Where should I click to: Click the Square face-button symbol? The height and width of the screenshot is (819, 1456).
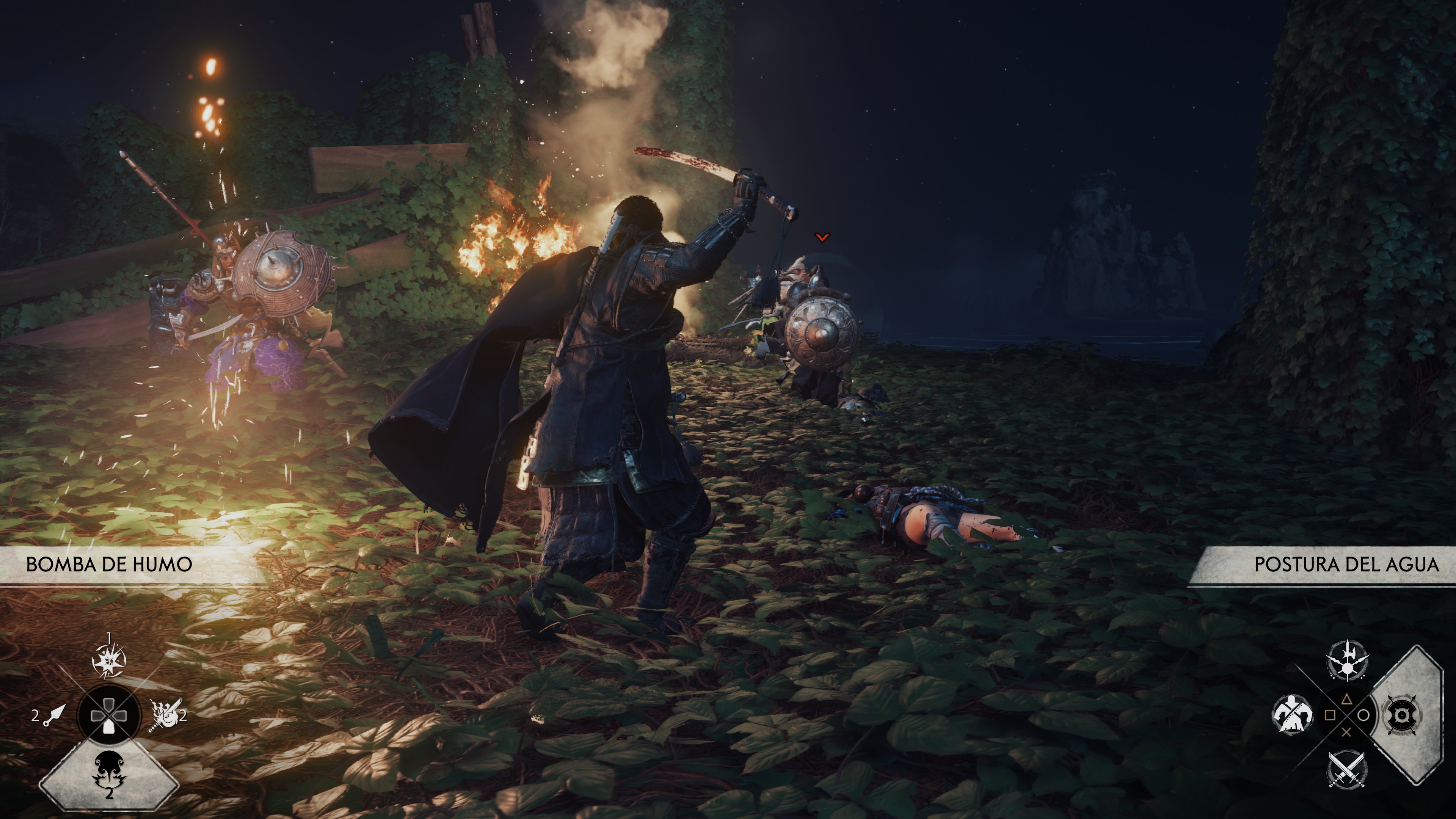point(1329,715)
